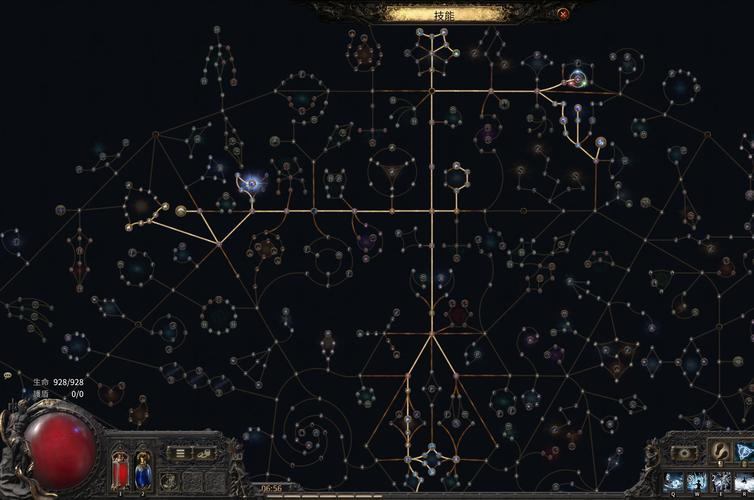The width and height of the screenshot is (754, 500).
Task: Select the glowing blue-white passive node
Action: point(251,183)
